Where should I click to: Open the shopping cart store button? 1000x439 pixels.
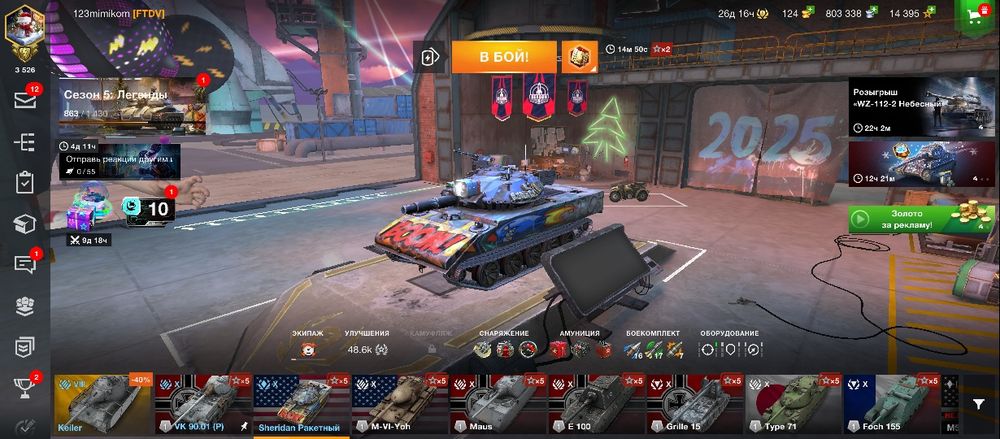pyautogui.click(x=973, y=14)
